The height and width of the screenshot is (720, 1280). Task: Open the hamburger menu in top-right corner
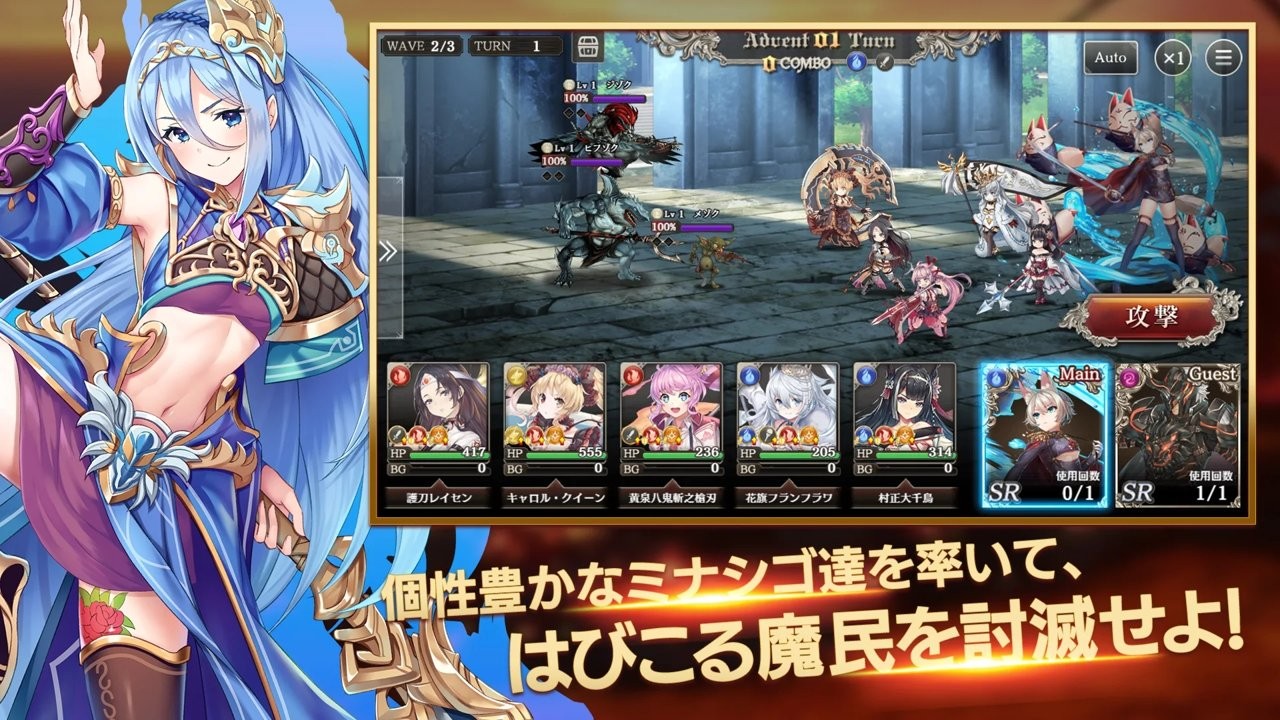tap(1220, 58)
